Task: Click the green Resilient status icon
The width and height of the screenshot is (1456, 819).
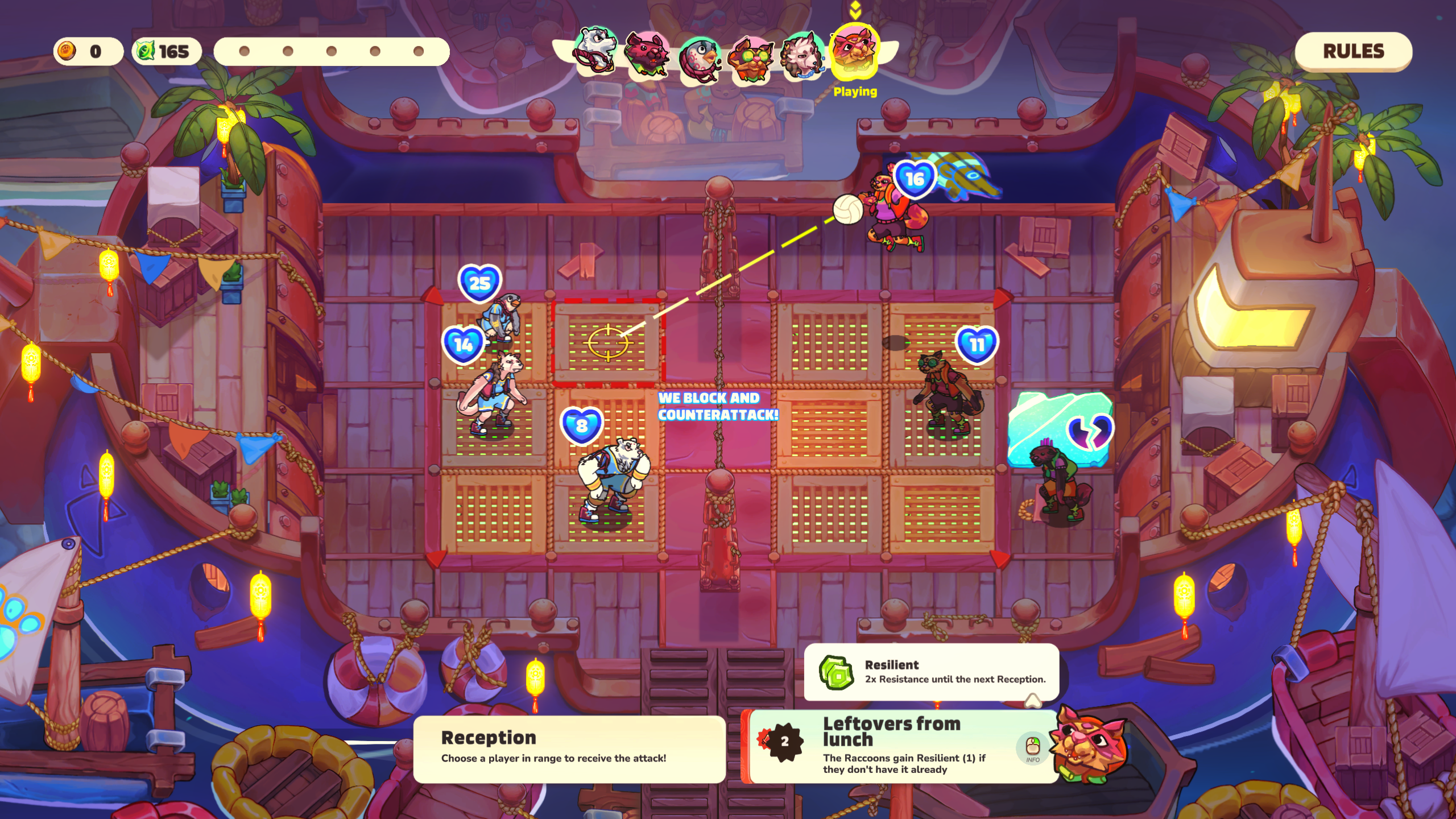Action: click(836, 672)
